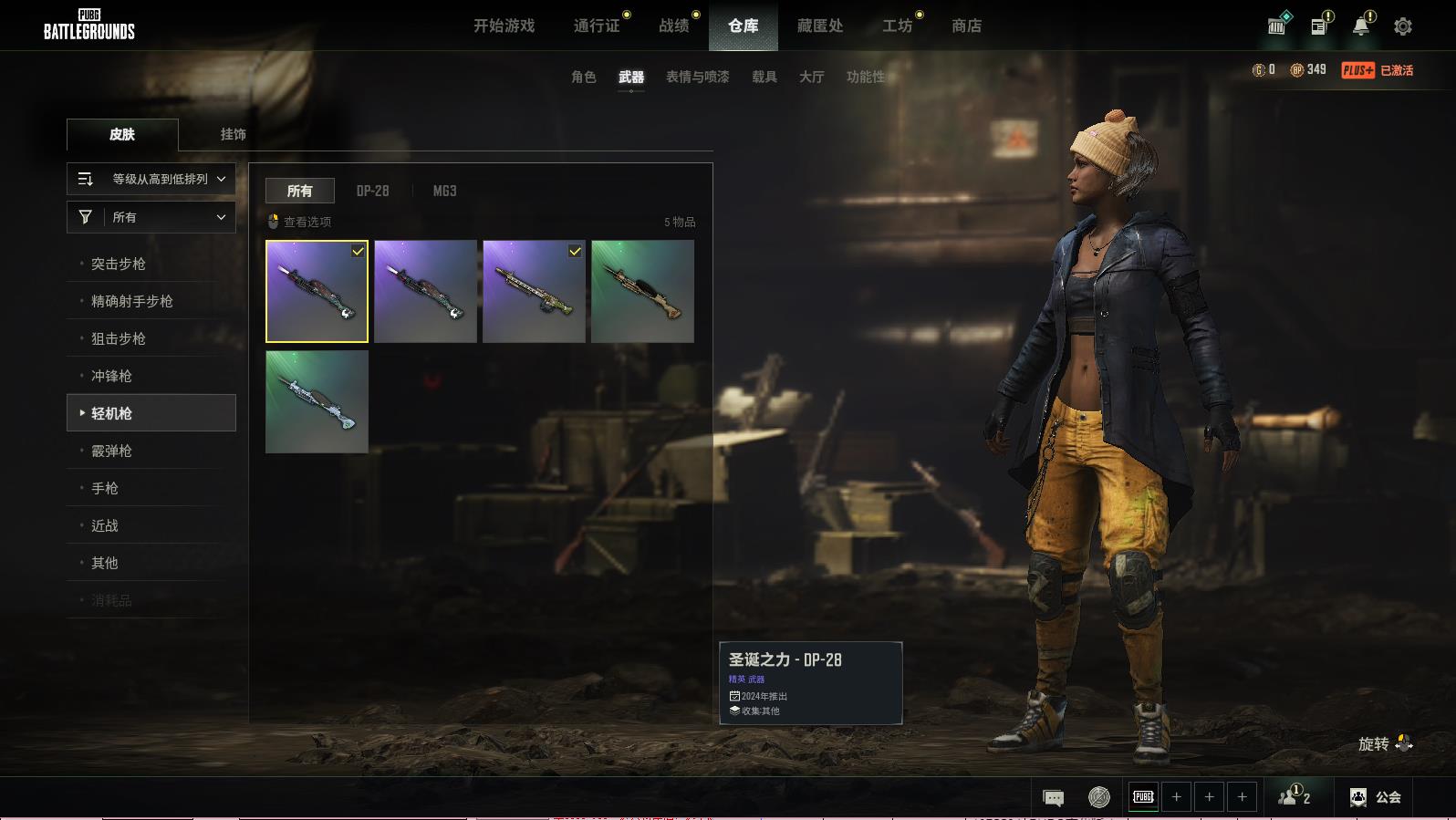
Task: Select the 角色 subcategory tab
Action: [583, 77]
